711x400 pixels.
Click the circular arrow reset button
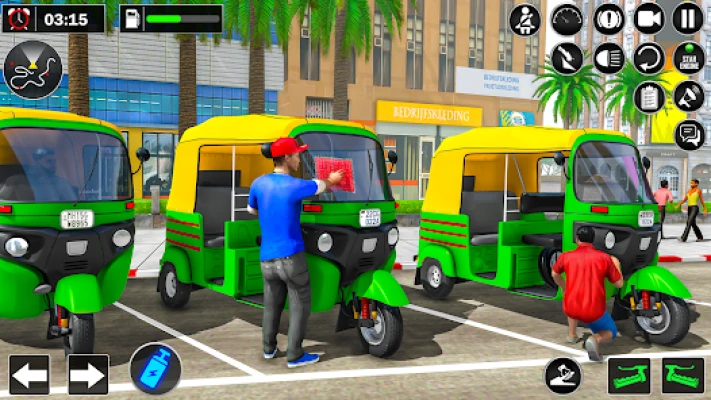(x=649, y=58)
